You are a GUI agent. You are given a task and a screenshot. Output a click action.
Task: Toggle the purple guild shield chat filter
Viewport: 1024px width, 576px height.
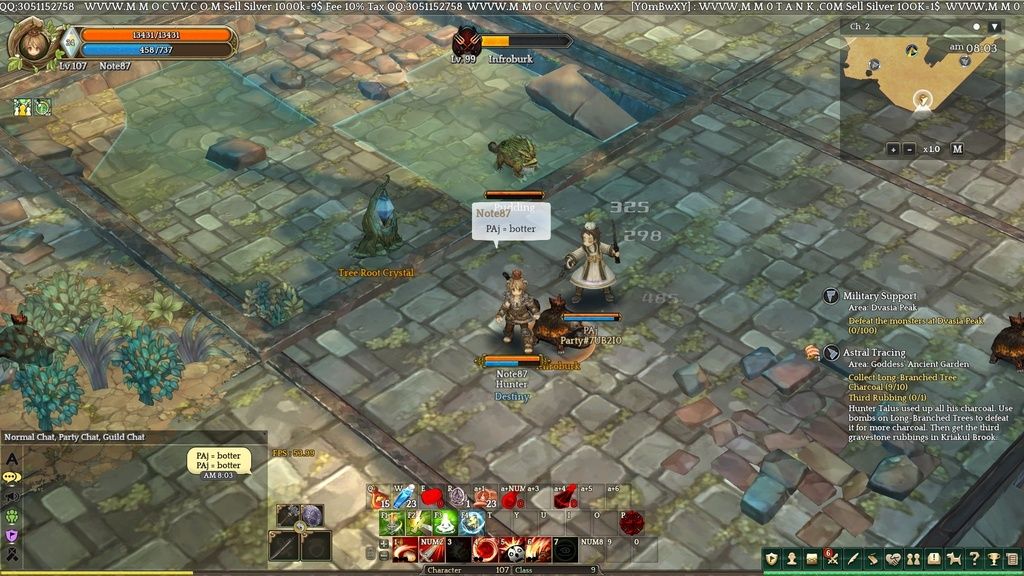pos(12,536)
